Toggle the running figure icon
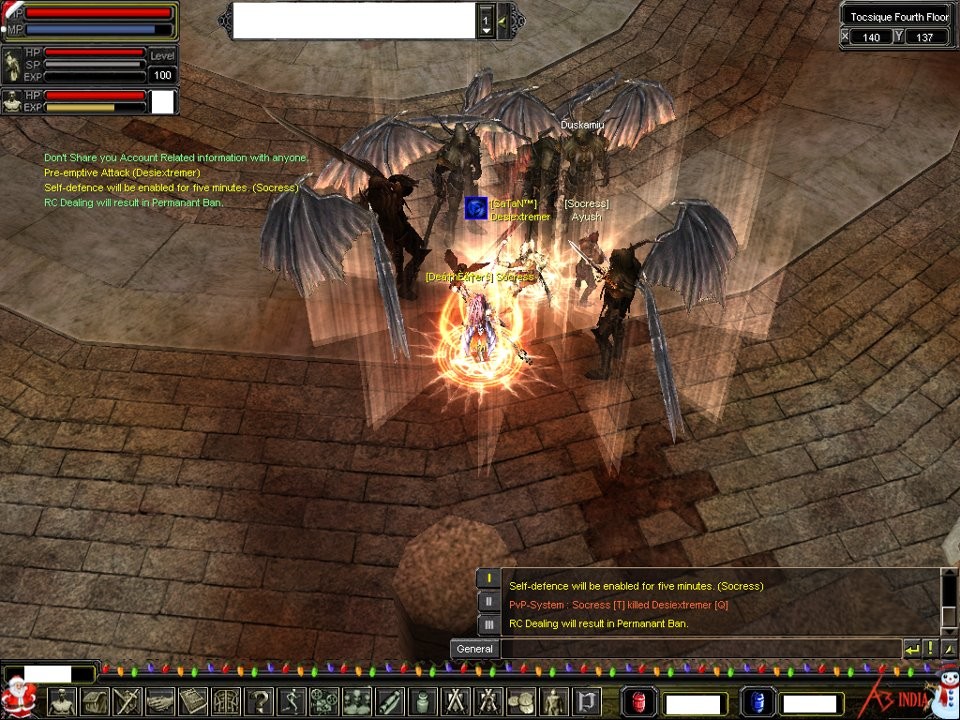The image size is (960, 720). point(292,702)
